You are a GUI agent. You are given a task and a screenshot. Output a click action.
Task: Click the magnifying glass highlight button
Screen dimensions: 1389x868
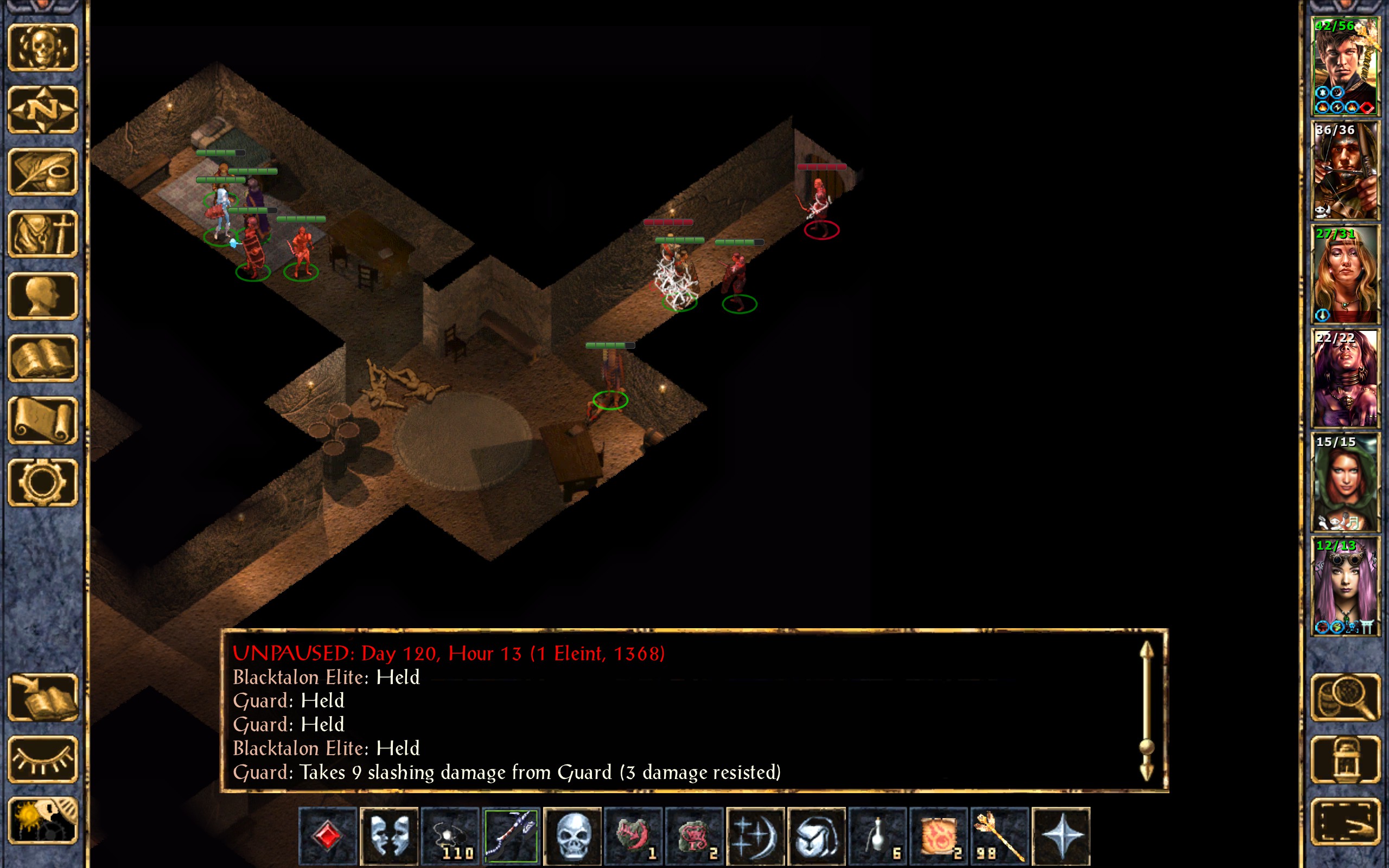point(1345,697)
